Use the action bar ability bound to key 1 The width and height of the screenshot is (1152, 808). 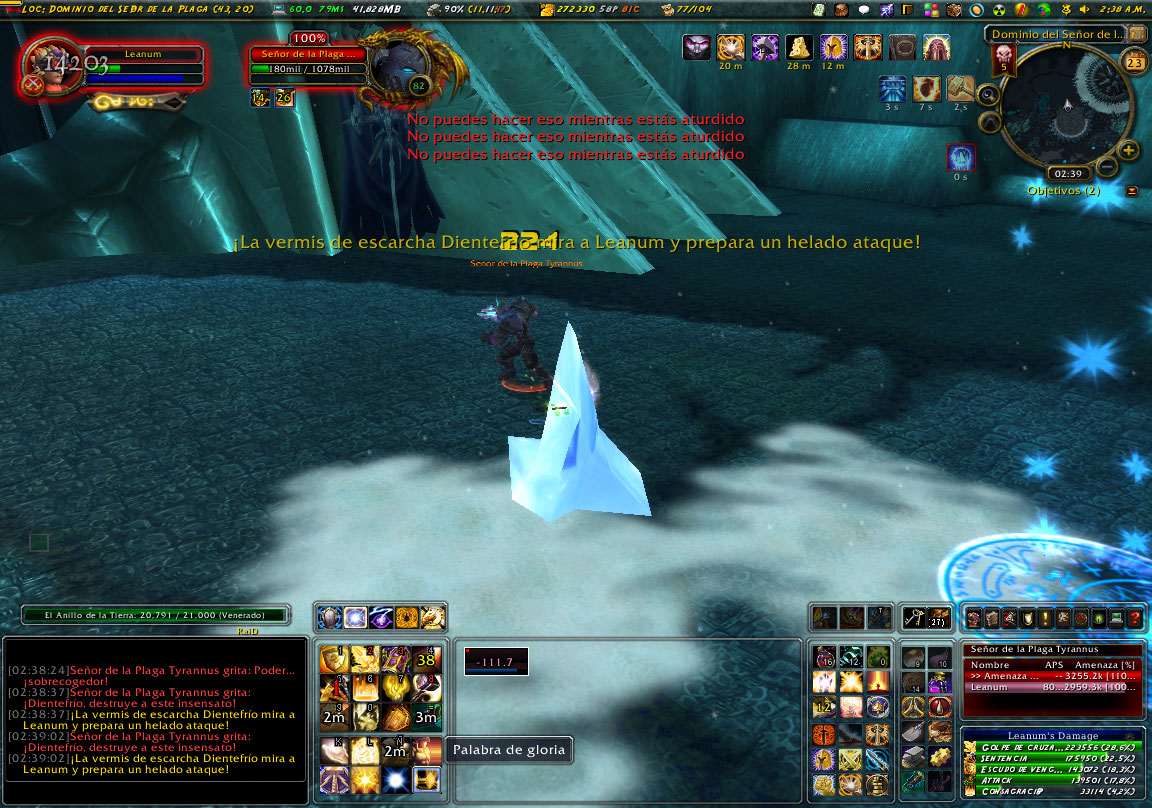click(x=332, y=659)
